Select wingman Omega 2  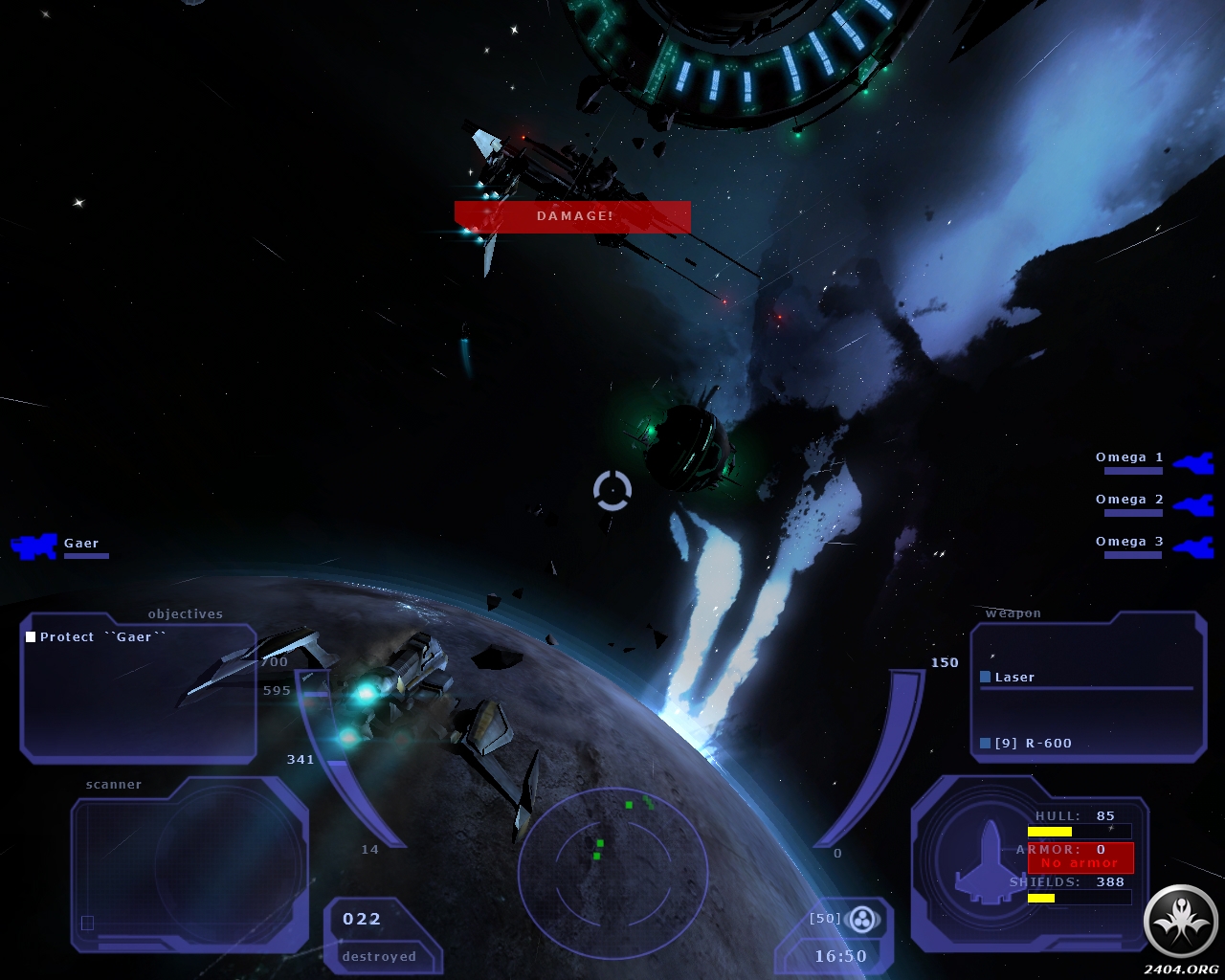point(1129,500)
